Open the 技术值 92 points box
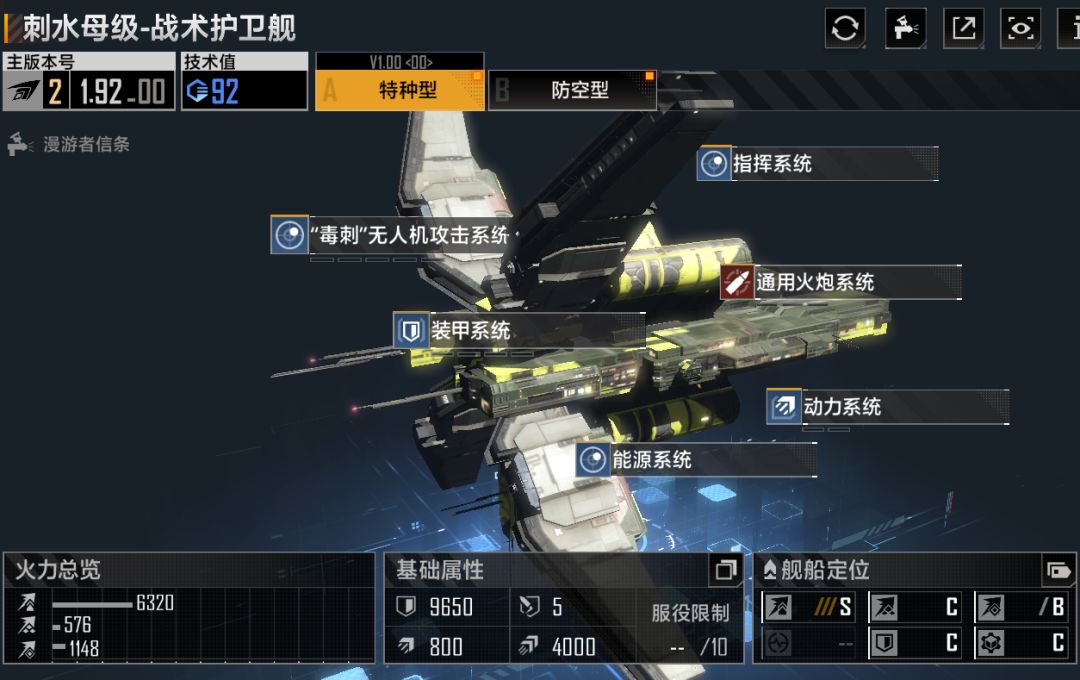Viewport: 1080px width, 680px height. pyautogui.click(x=244, y=82)
